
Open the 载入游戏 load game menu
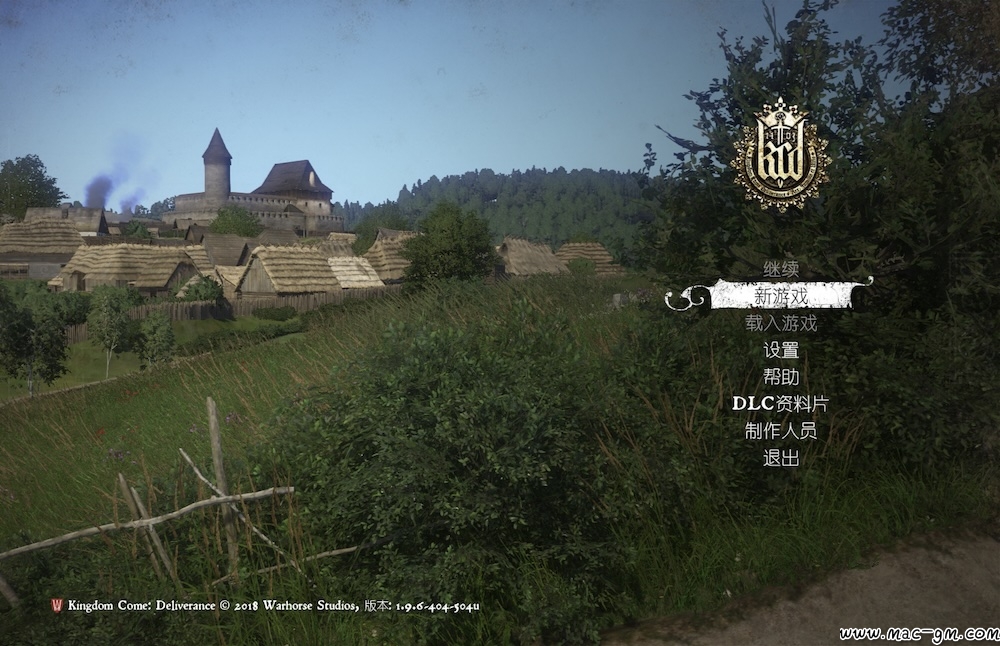(781, 323)
